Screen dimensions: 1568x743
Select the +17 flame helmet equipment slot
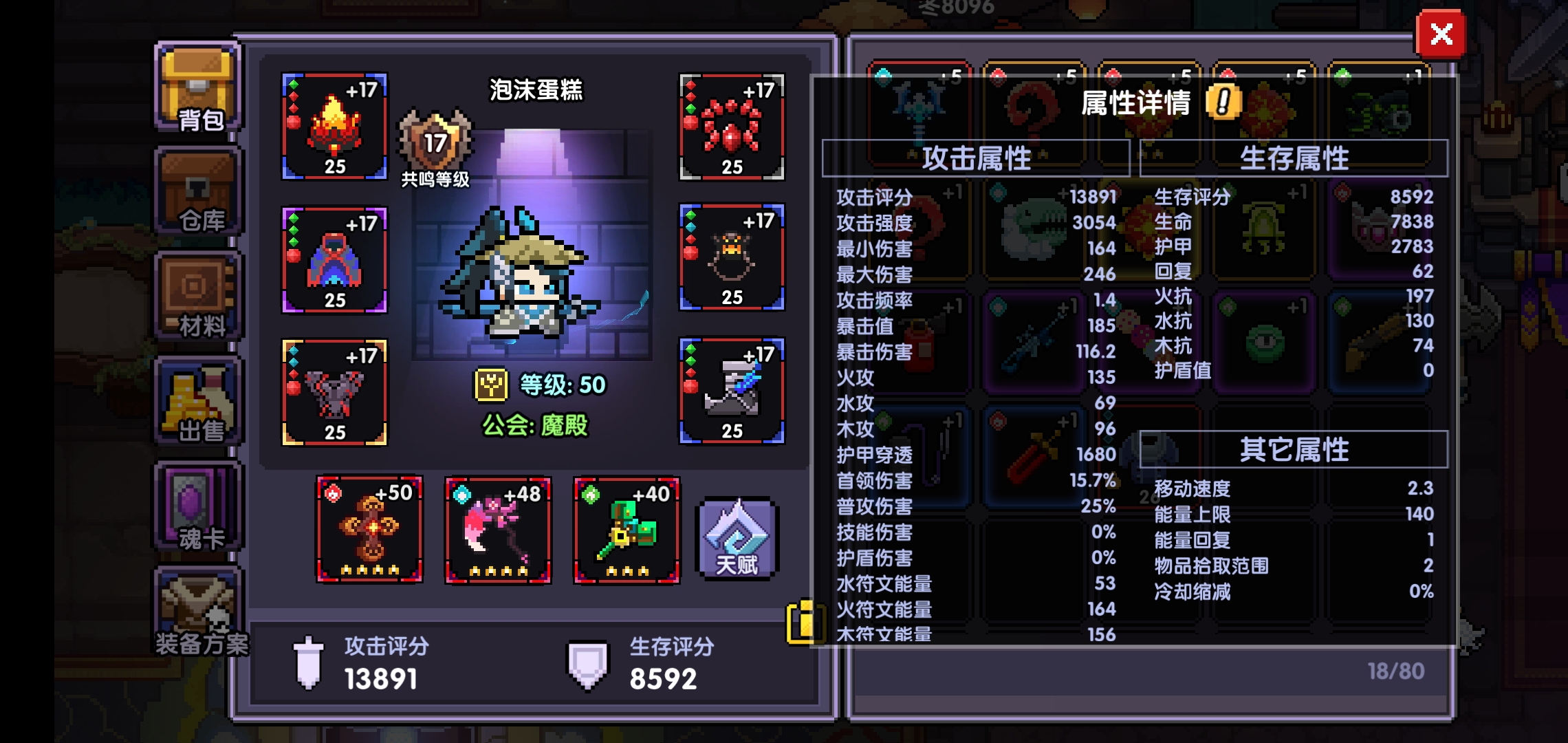[x=335, y=127]
